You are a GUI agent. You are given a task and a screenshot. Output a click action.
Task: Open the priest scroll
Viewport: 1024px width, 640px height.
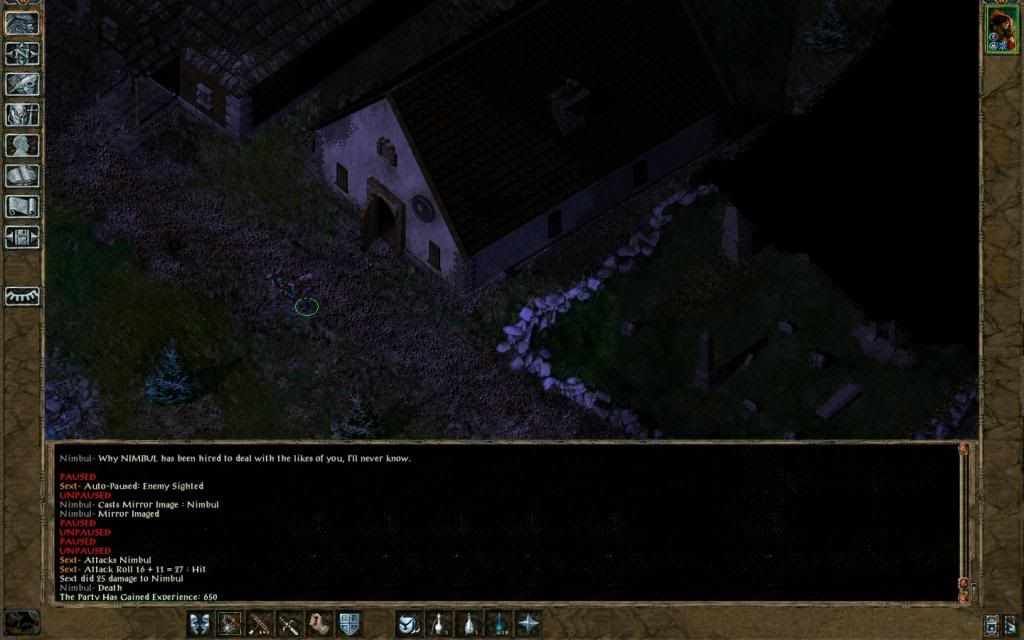22,207
